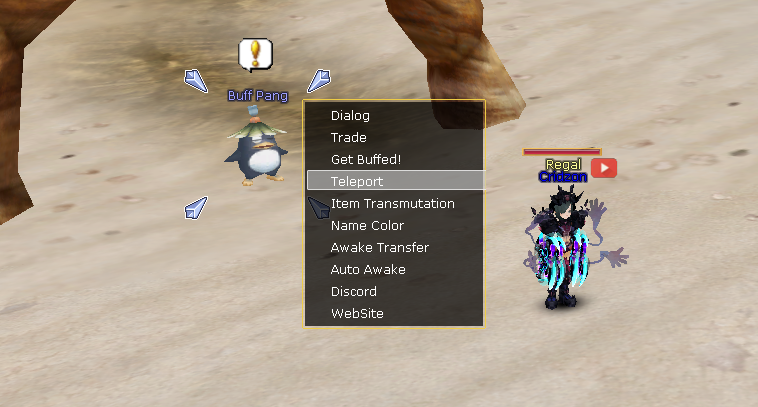The height and width of the screenshot is (407, 758).
Task: Open Trade with Buff Pang
Action: coord(349,138)
